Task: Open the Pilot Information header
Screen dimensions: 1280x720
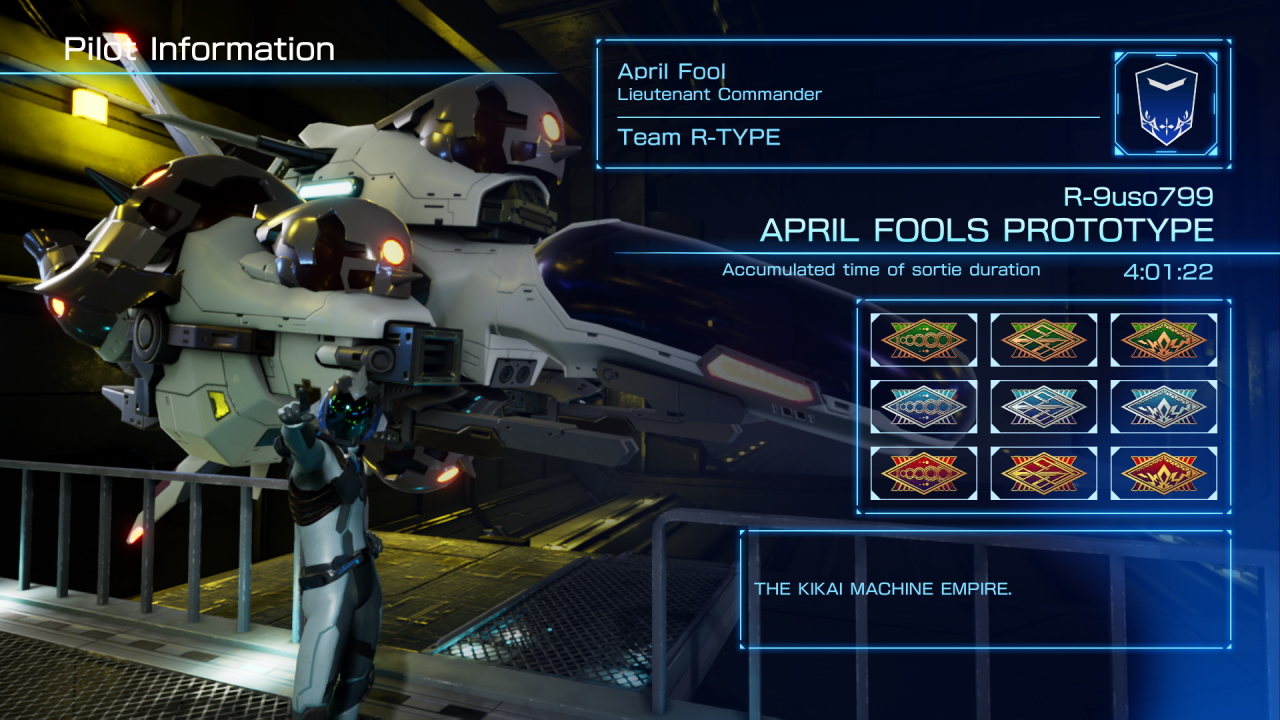Action: tap(198, 47)
